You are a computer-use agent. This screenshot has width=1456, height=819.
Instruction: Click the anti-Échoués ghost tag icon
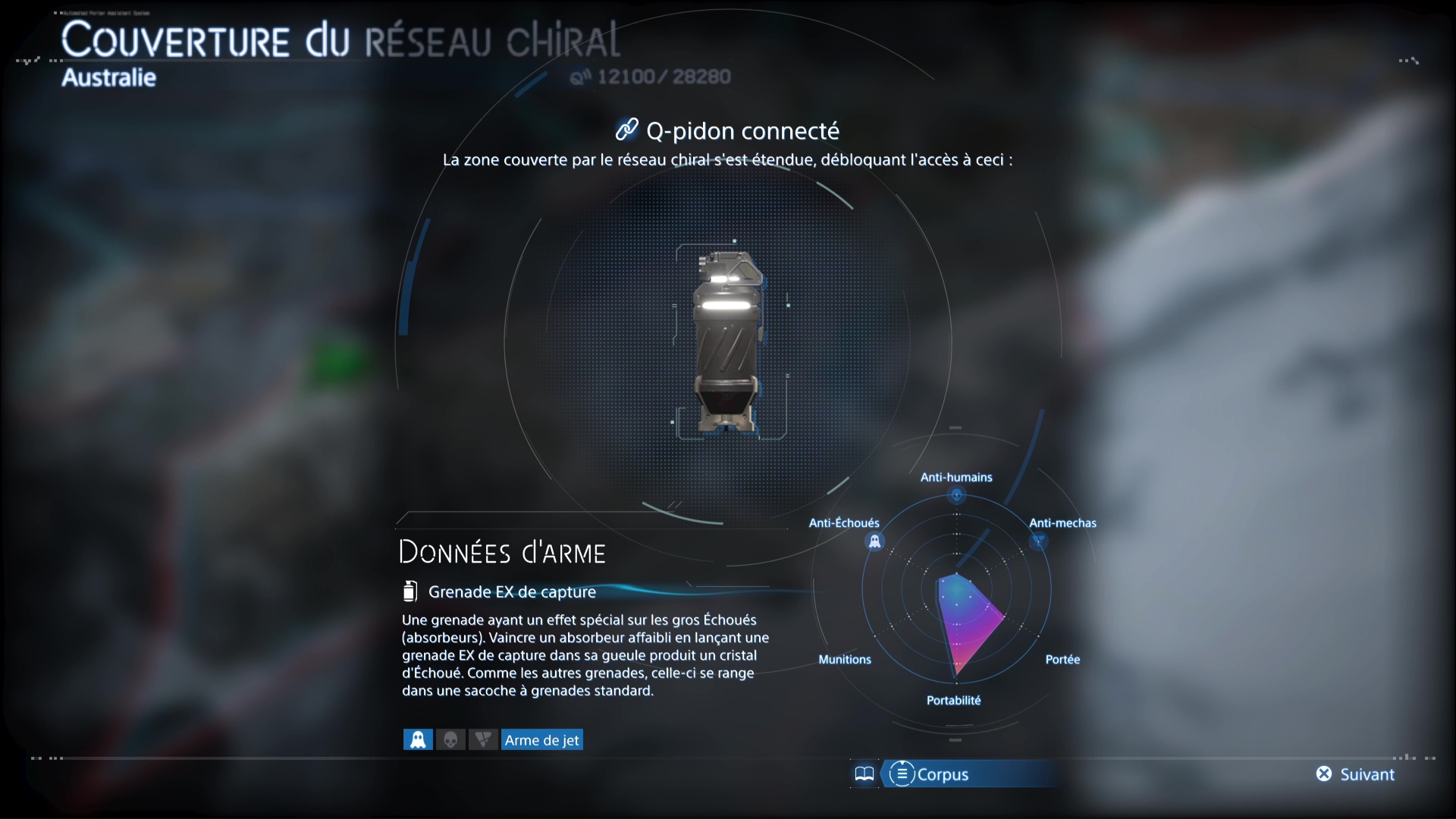tap(418, 740)
